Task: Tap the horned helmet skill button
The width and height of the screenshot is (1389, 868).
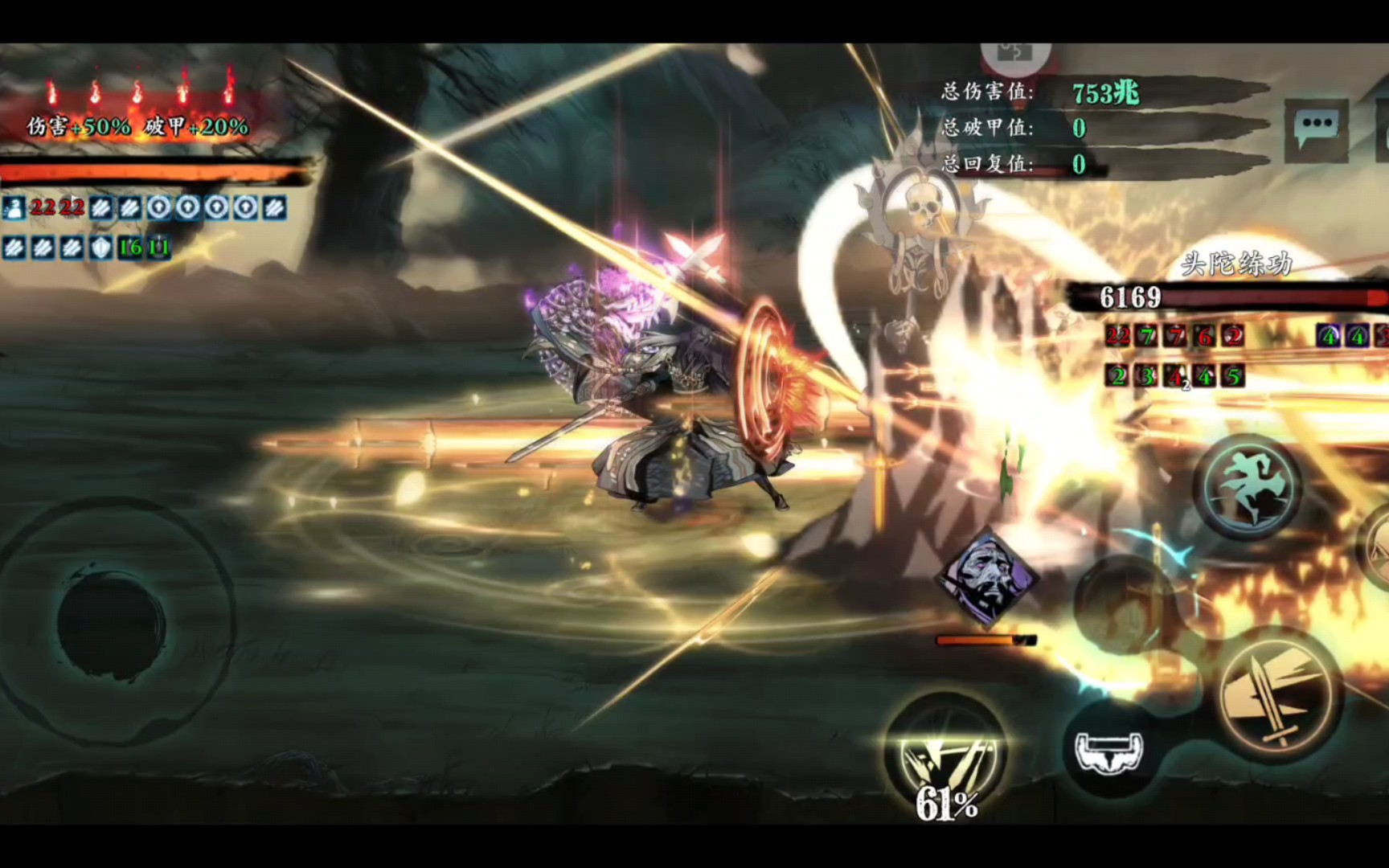Action: [x=1109, y=749]
